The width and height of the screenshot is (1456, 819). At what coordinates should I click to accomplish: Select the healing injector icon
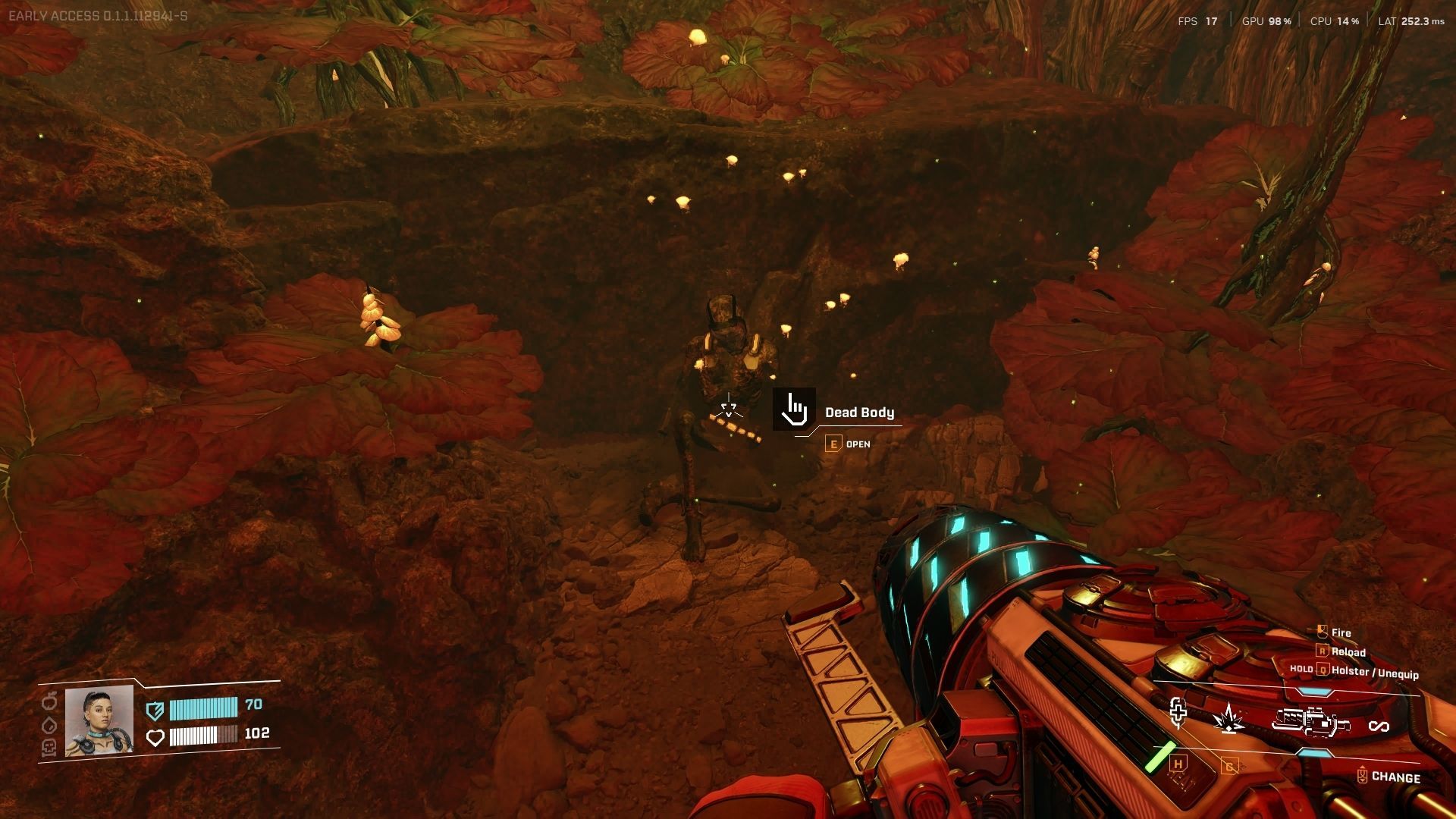point(1178,713)
